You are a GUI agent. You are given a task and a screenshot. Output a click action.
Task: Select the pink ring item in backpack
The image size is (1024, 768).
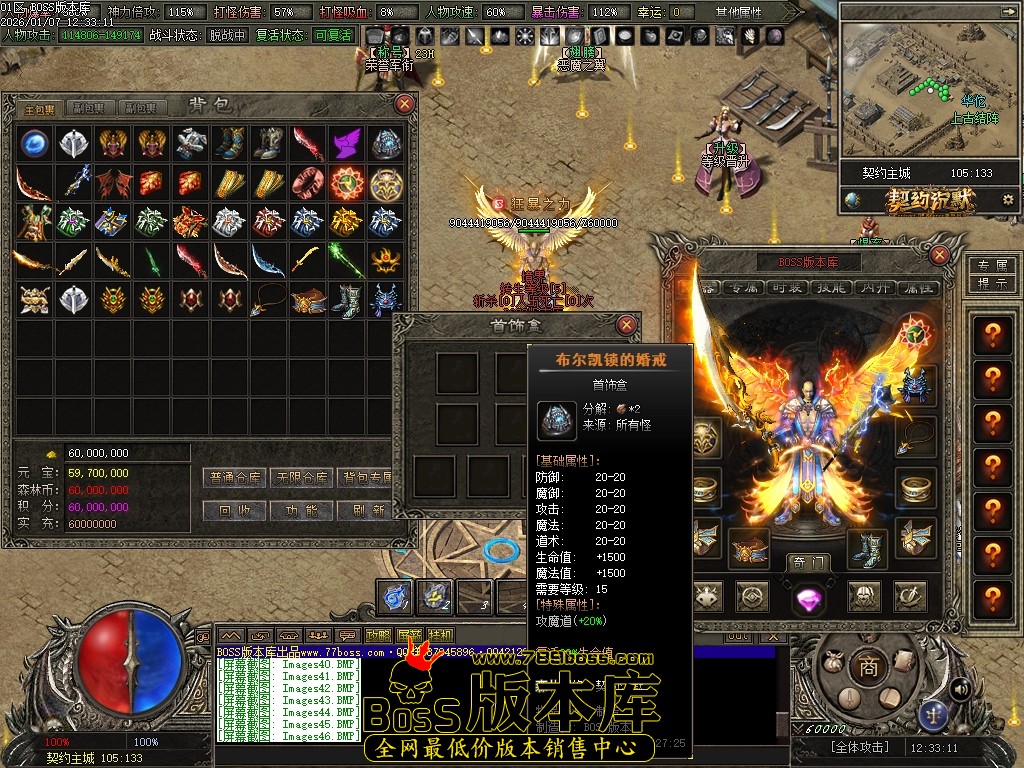(x=307, y=183)
